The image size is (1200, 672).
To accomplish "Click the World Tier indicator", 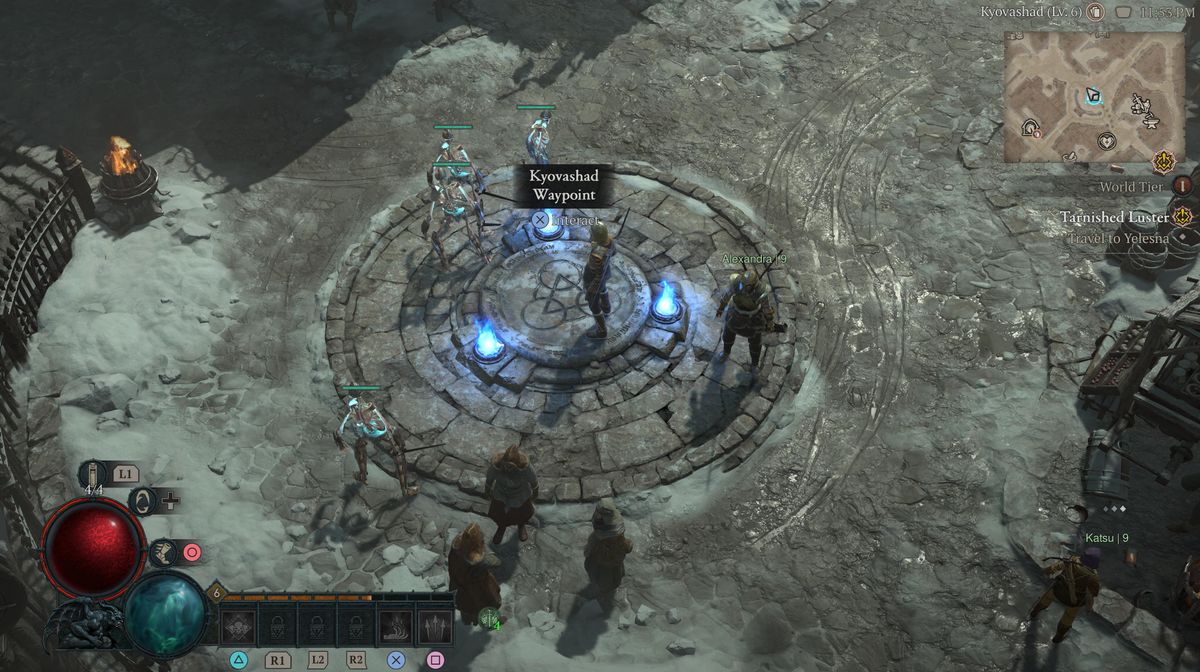I will pyautogui.click(x=1182, y=186).
